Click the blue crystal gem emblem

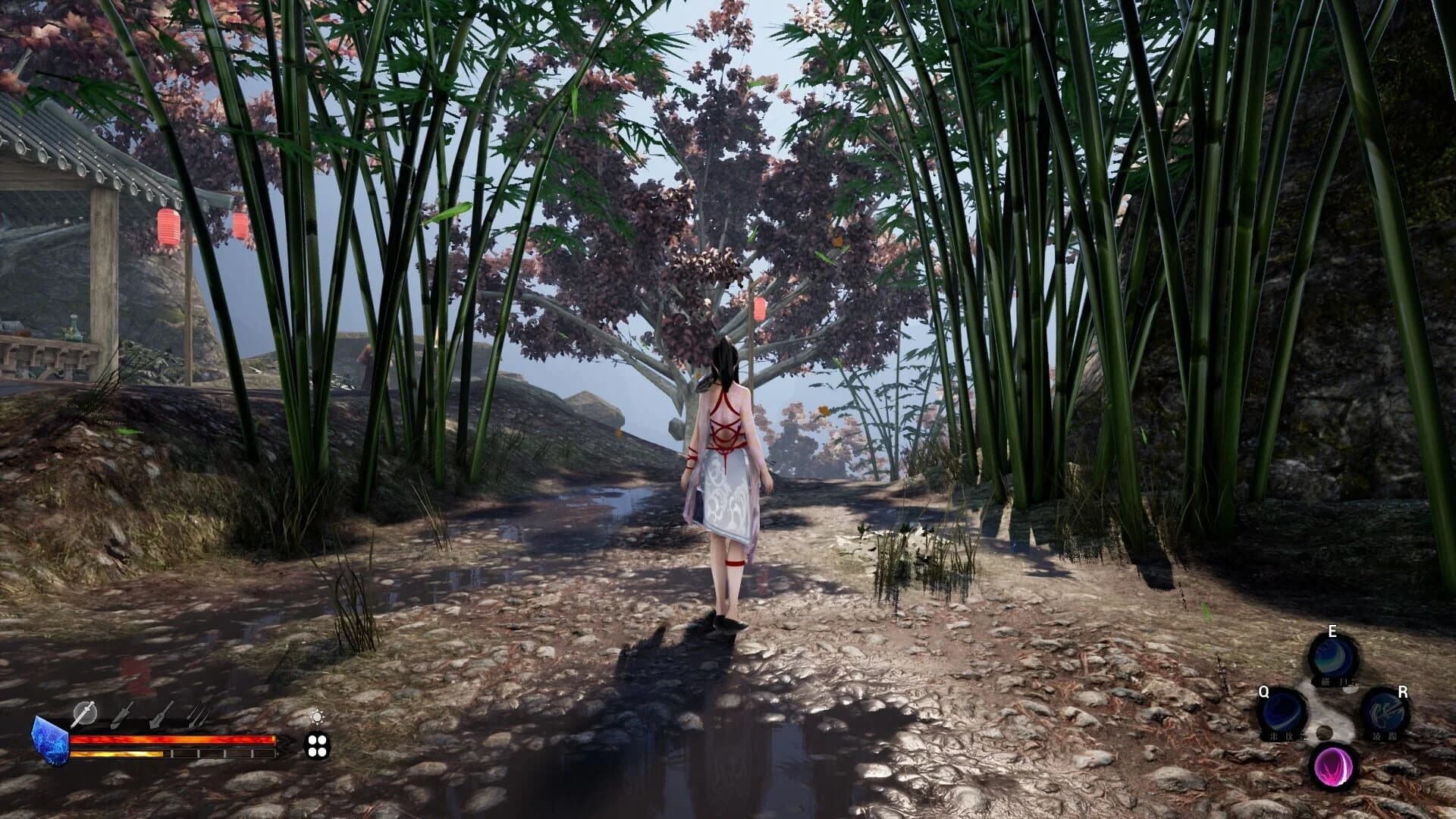(x=52, y=742)
